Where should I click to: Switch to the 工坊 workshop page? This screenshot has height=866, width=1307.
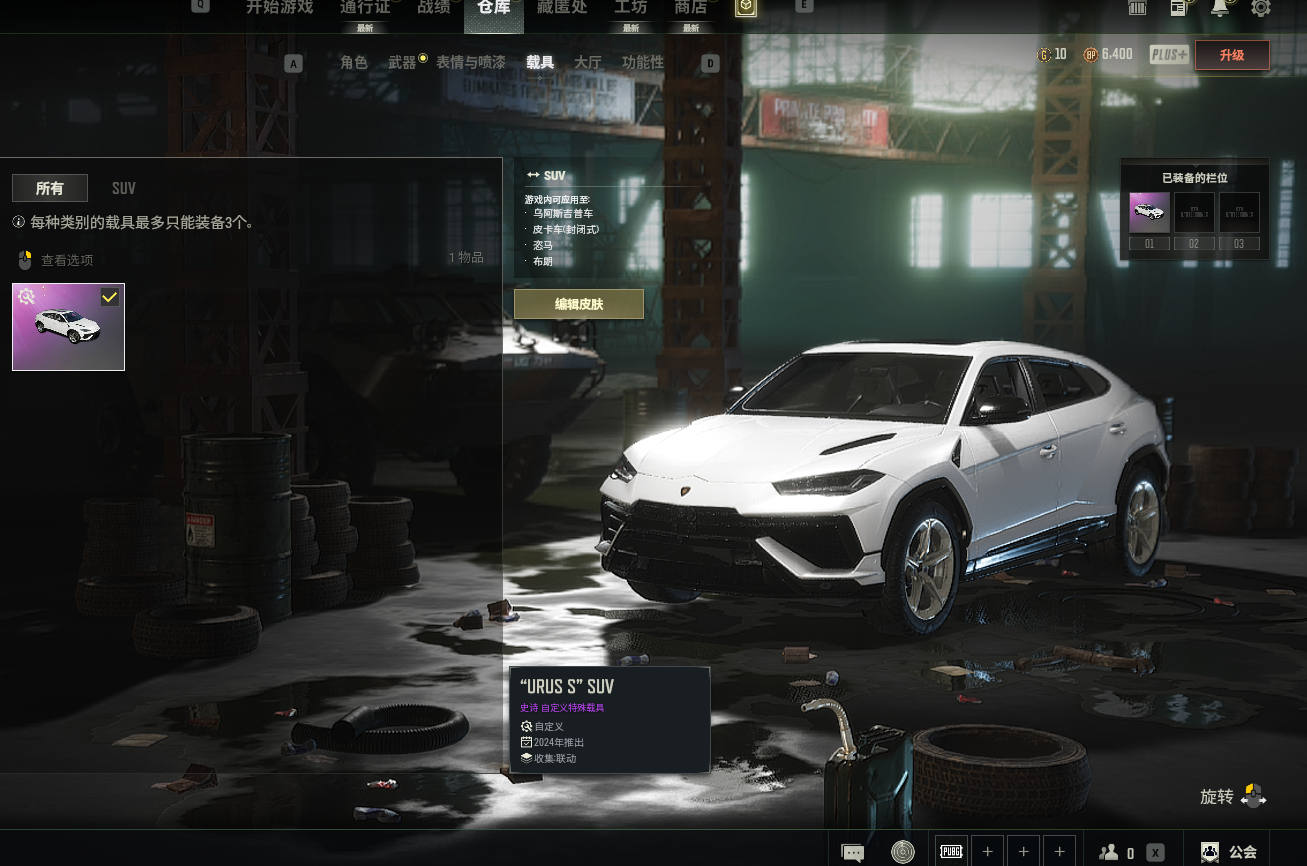point(630,8)
